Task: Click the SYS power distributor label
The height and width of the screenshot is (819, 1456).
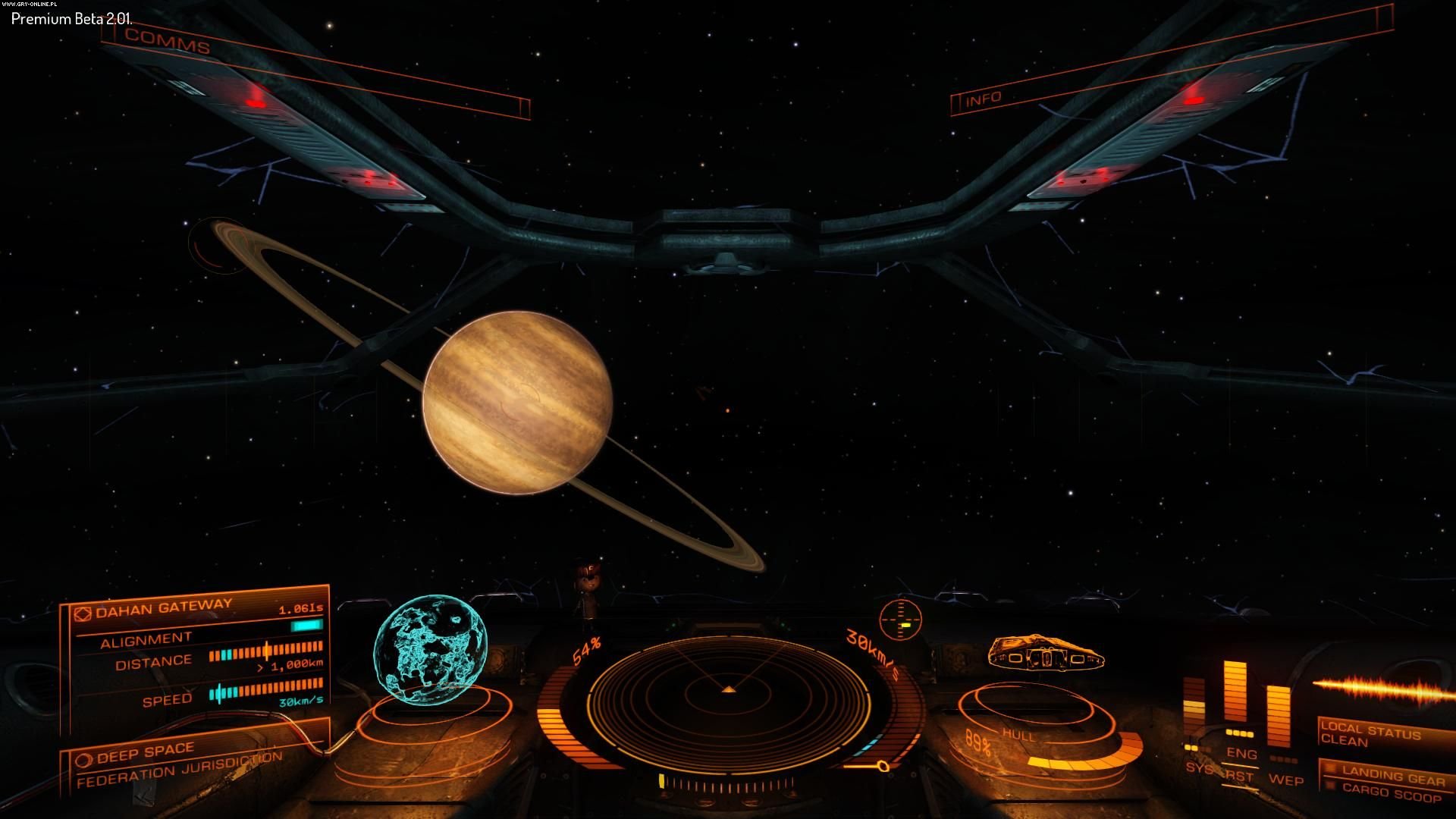Action: (1198, 768)
